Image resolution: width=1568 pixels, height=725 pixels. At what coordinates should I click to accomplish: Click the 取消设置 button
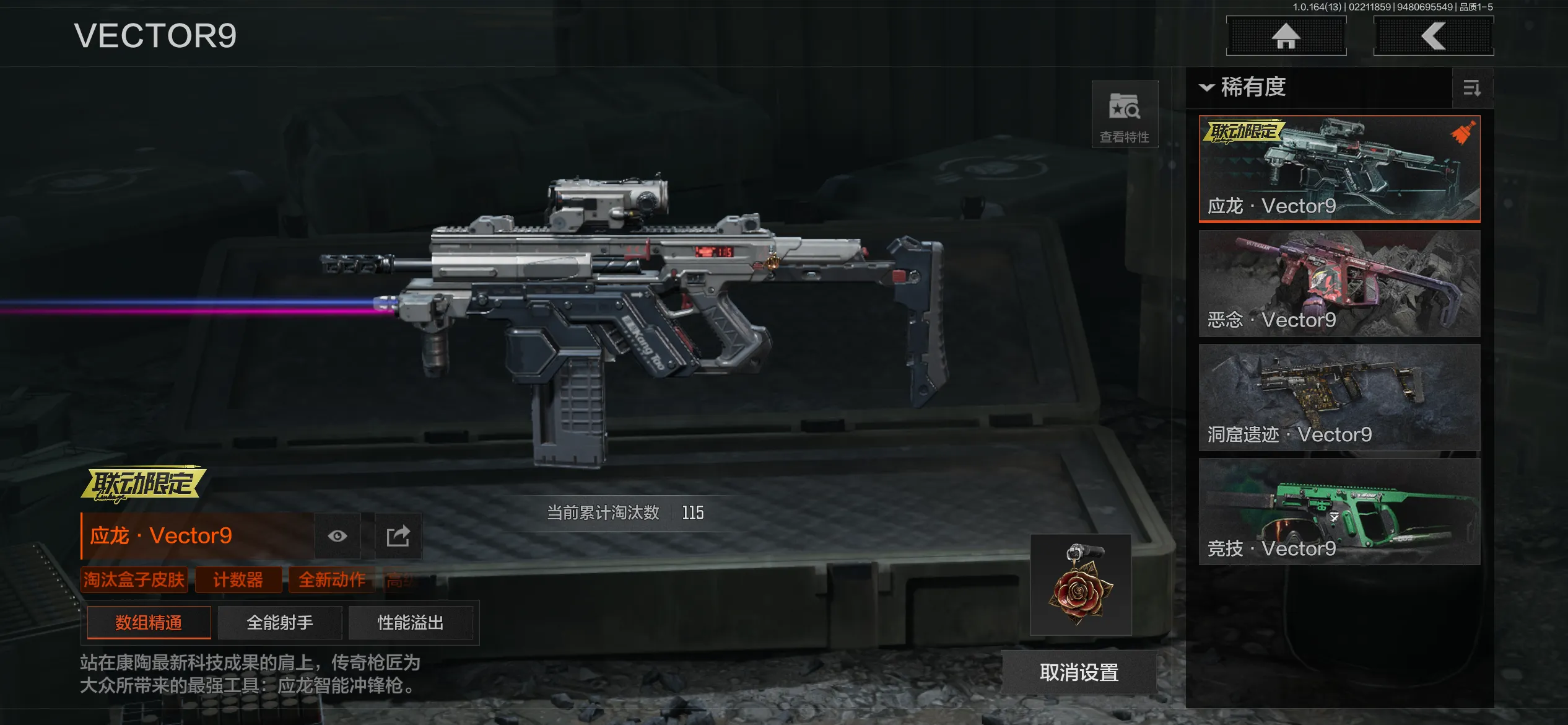1079,672
